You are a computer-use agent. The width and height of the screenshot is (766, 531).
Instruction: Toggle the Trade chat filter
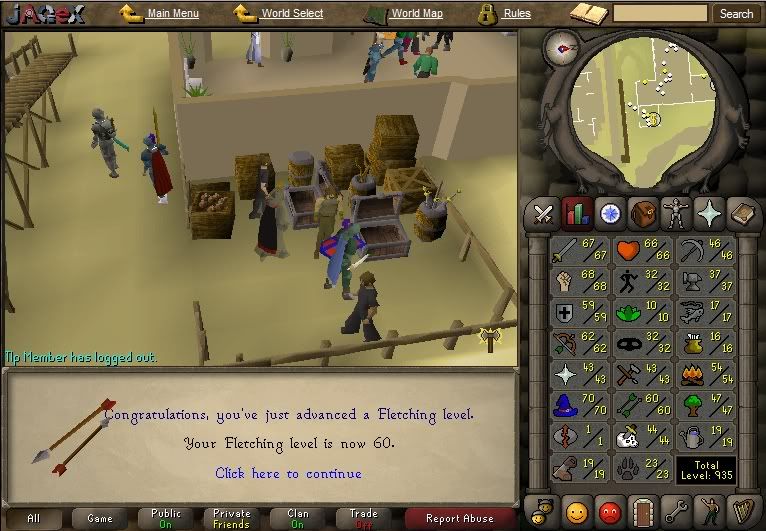tap(364, 518)
